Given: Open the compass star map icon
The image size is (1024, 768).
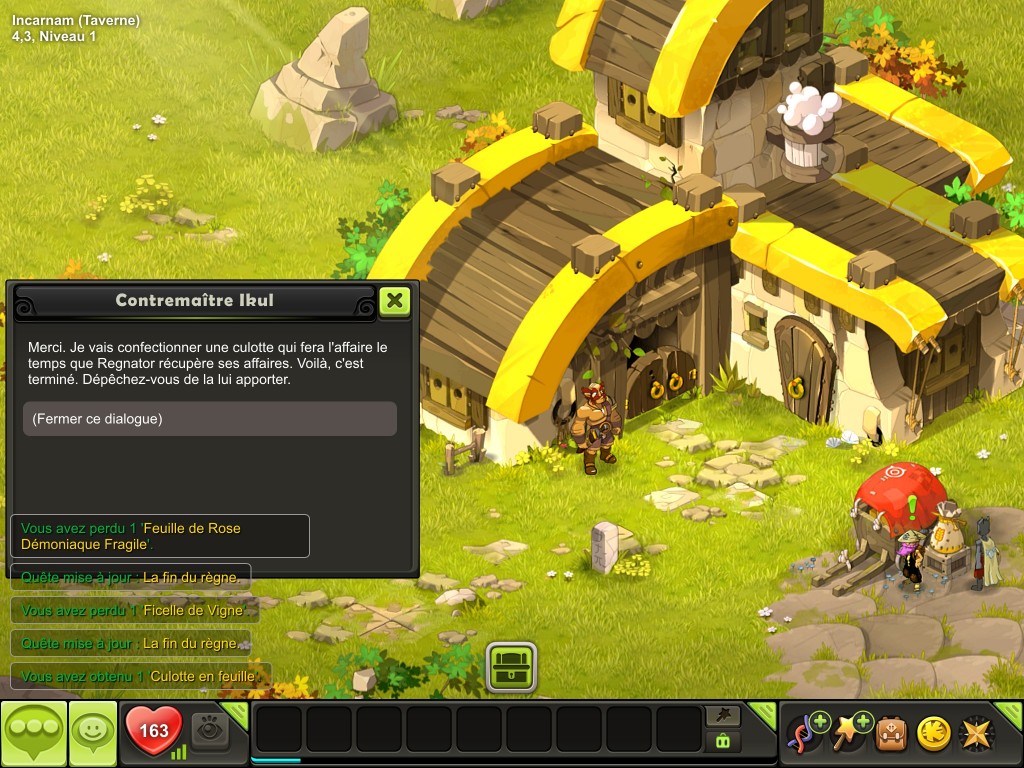Looking at the screenshot, I should pyautogui.click(x=976, y=734).
